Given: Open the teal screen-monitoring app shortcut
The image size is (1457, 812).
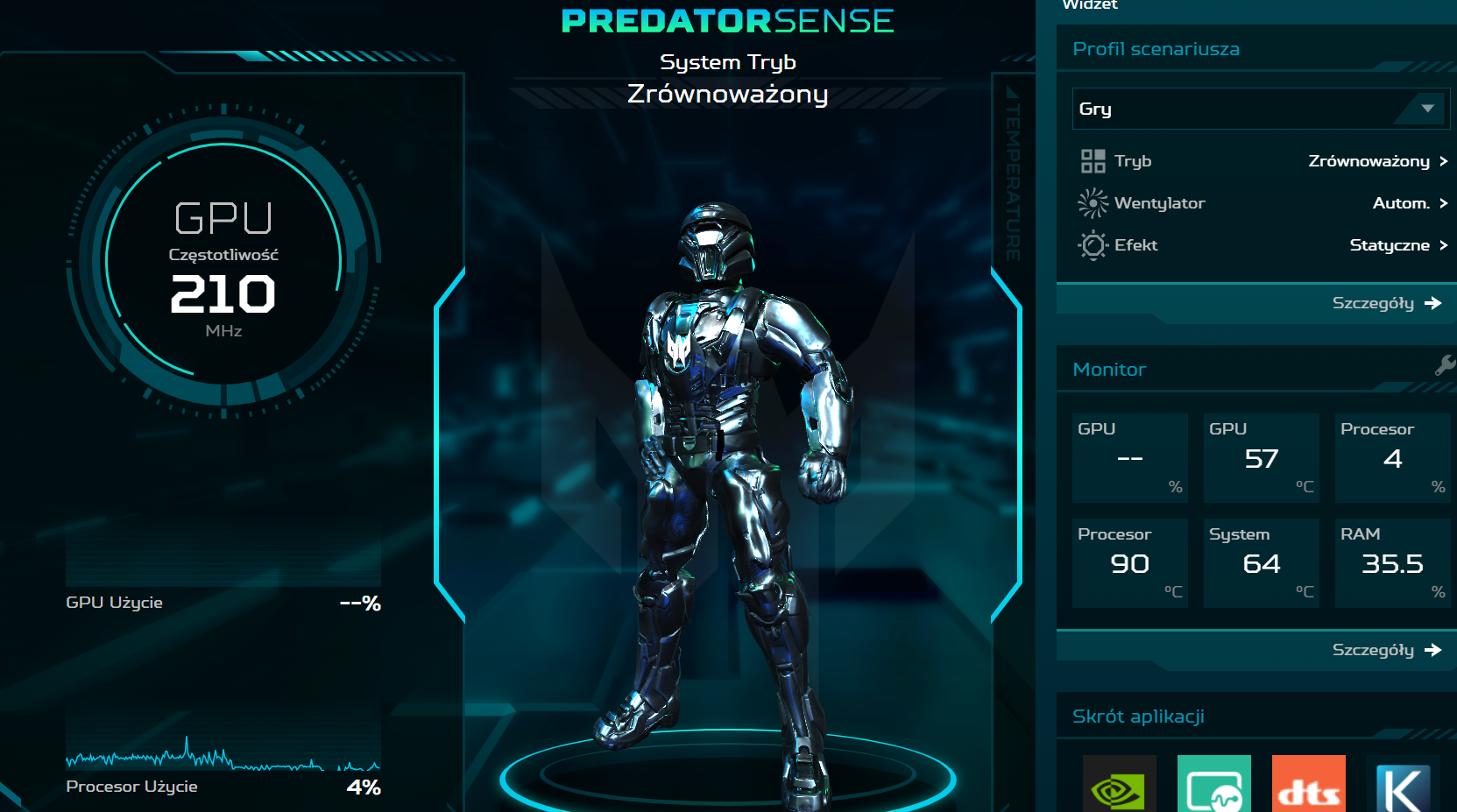Looking at the screenshot, I should (x=1213, y=786).
